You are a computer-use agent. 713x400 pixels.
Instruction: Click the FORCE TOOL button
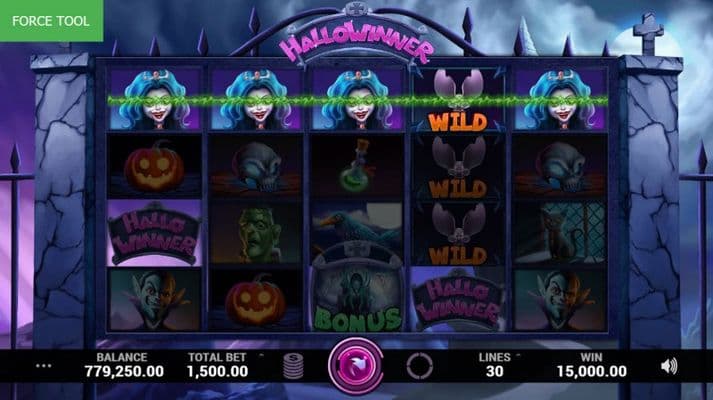tap(51, 20)
